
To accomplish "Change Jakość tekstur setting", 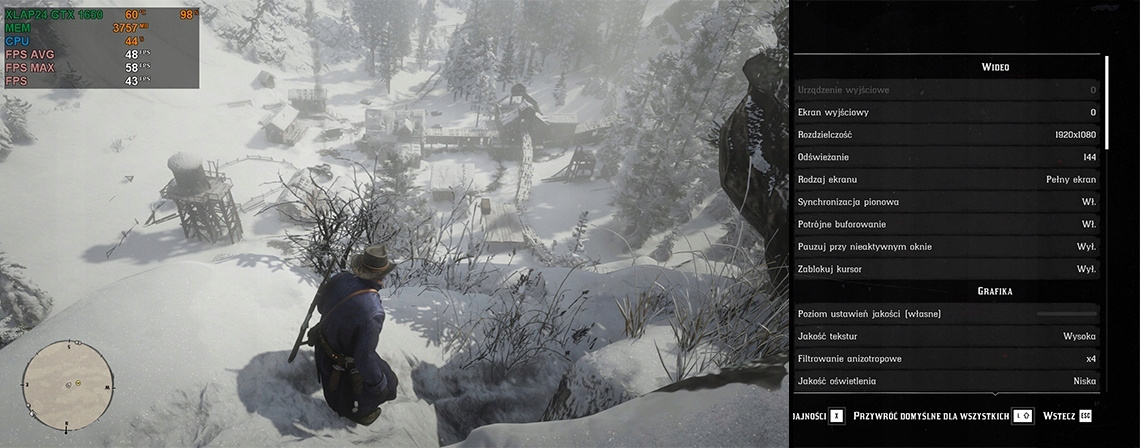I will 946,336.
